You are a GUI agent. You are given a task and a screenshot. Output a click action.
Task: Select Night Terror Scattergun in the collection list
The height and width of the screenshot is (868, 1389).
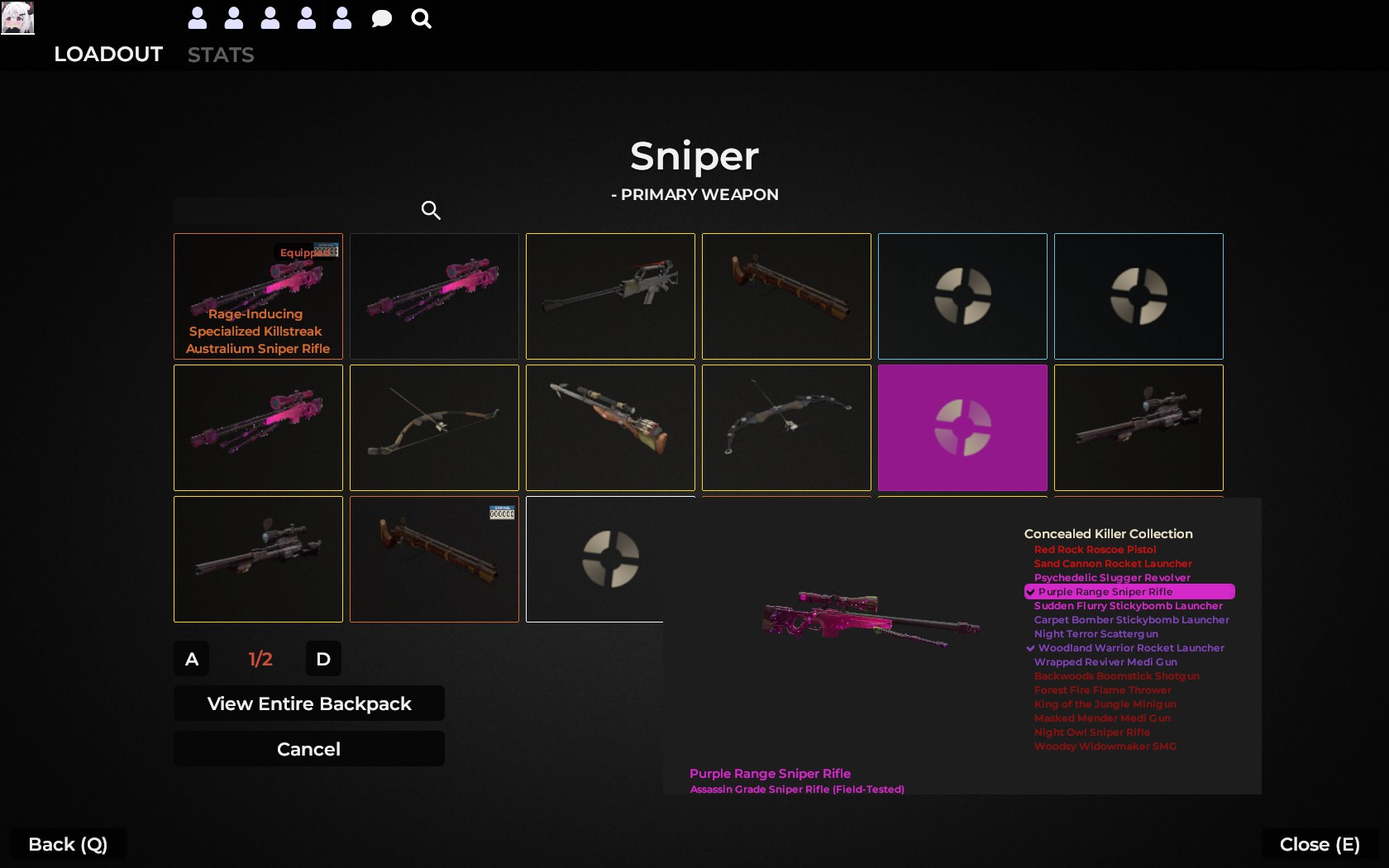pos(1095,634)
